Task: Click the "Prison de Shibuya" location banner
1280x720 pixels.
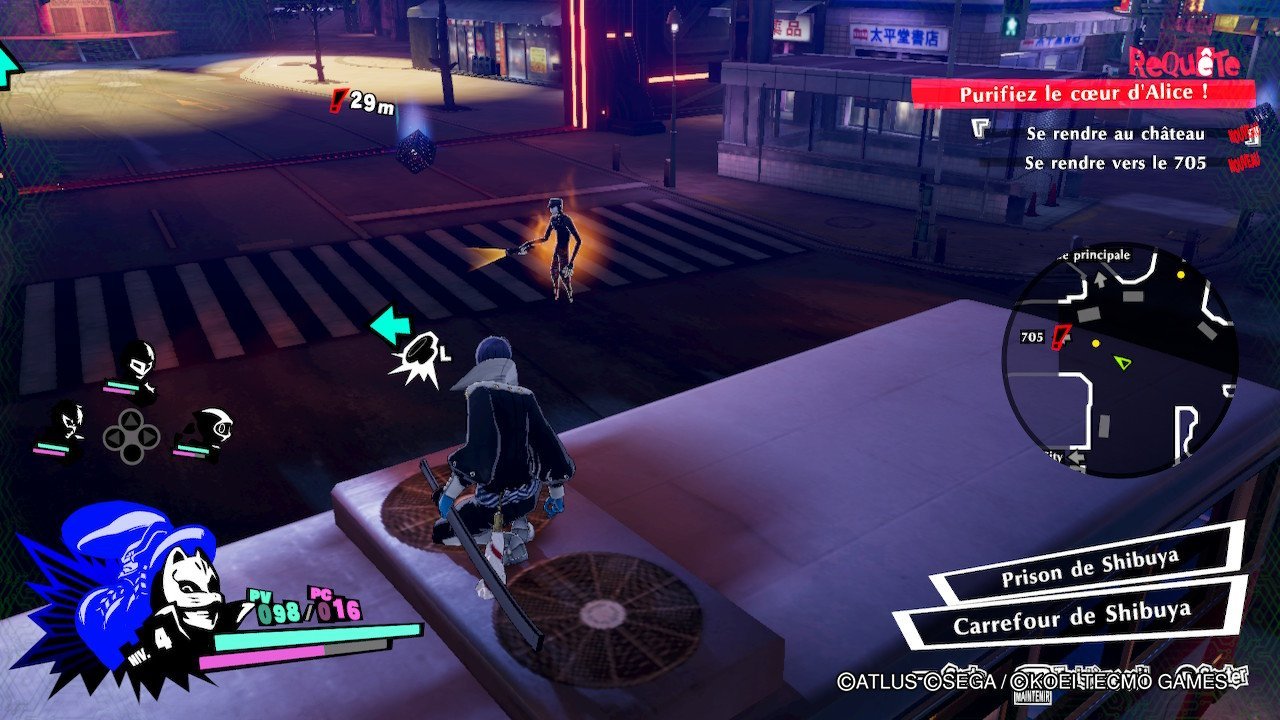Action: (x=1088, y=578)
